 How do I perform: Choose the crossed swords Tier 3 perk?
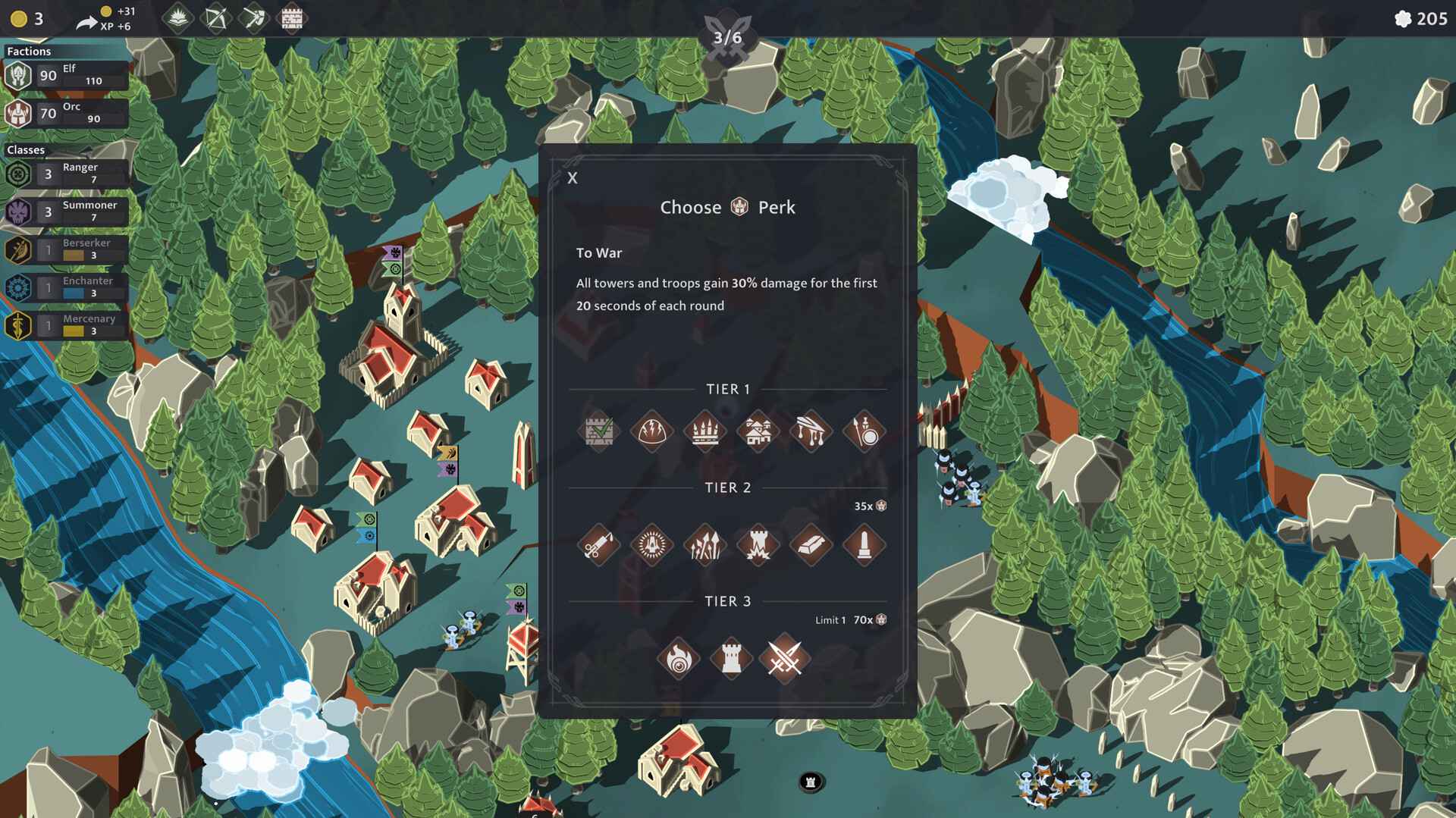[x=784, y=659]
